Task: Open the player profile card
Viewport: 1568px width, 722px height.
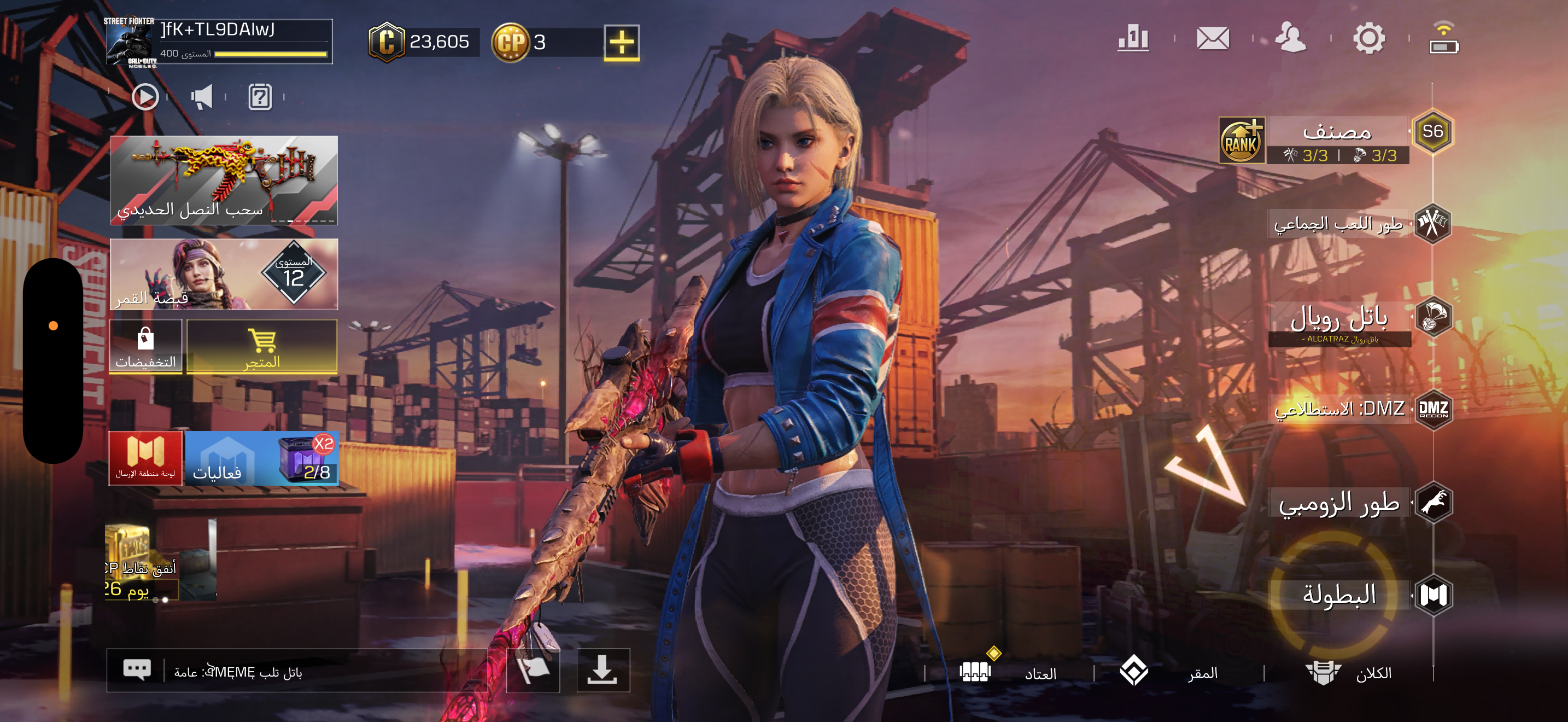Action: click(219, 42)
